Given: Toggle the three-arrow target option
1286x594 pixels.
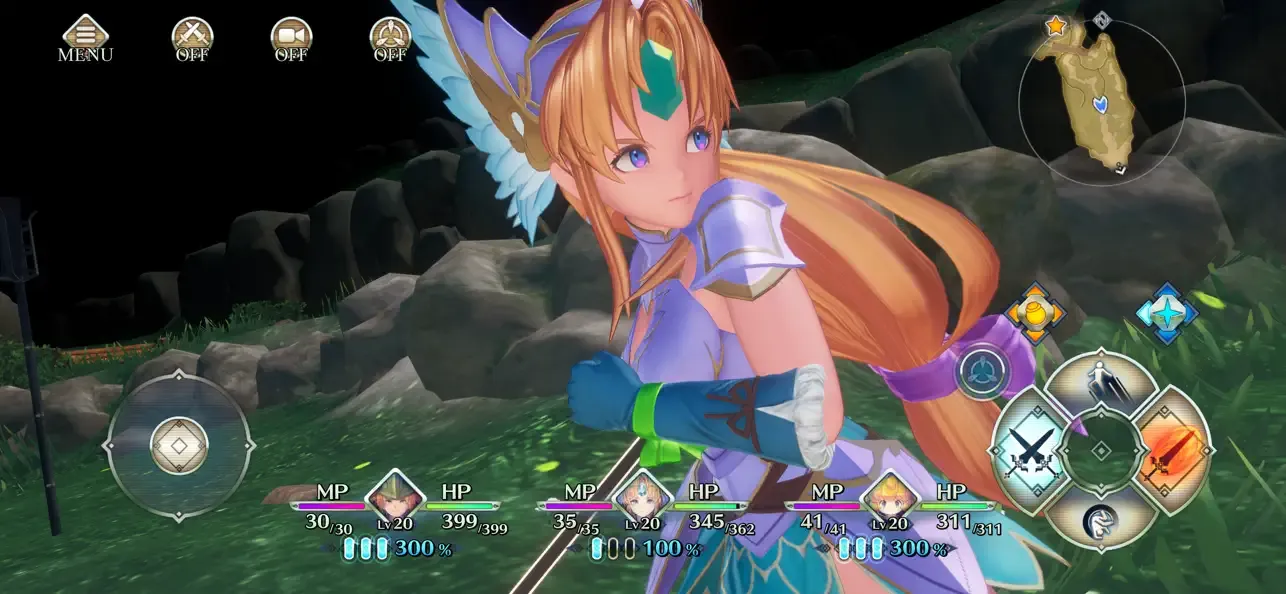Looking at the screenshot, I should coord(390,38).
